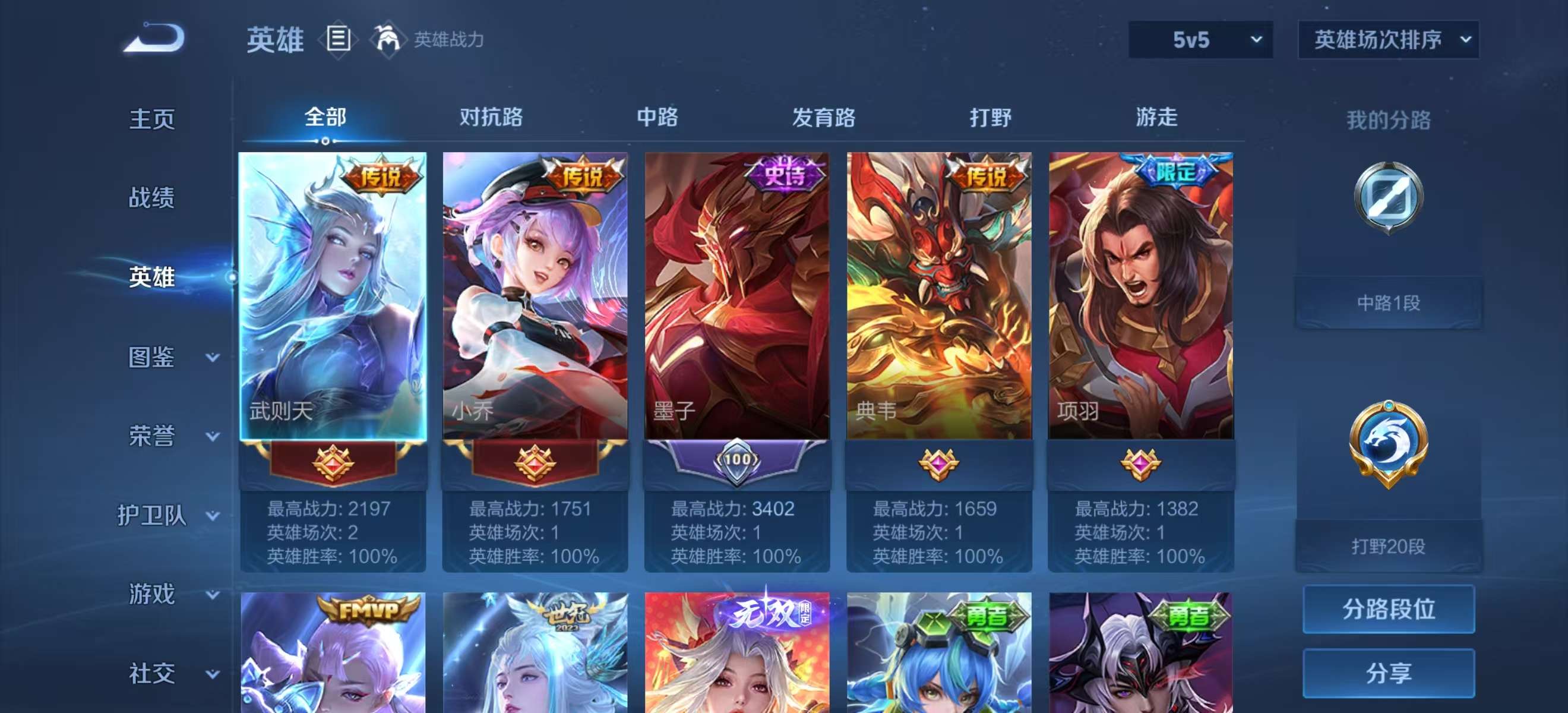Click the 分享 share button
The width and height of the screenshot is (1568, 713).
pos(1390,673)
